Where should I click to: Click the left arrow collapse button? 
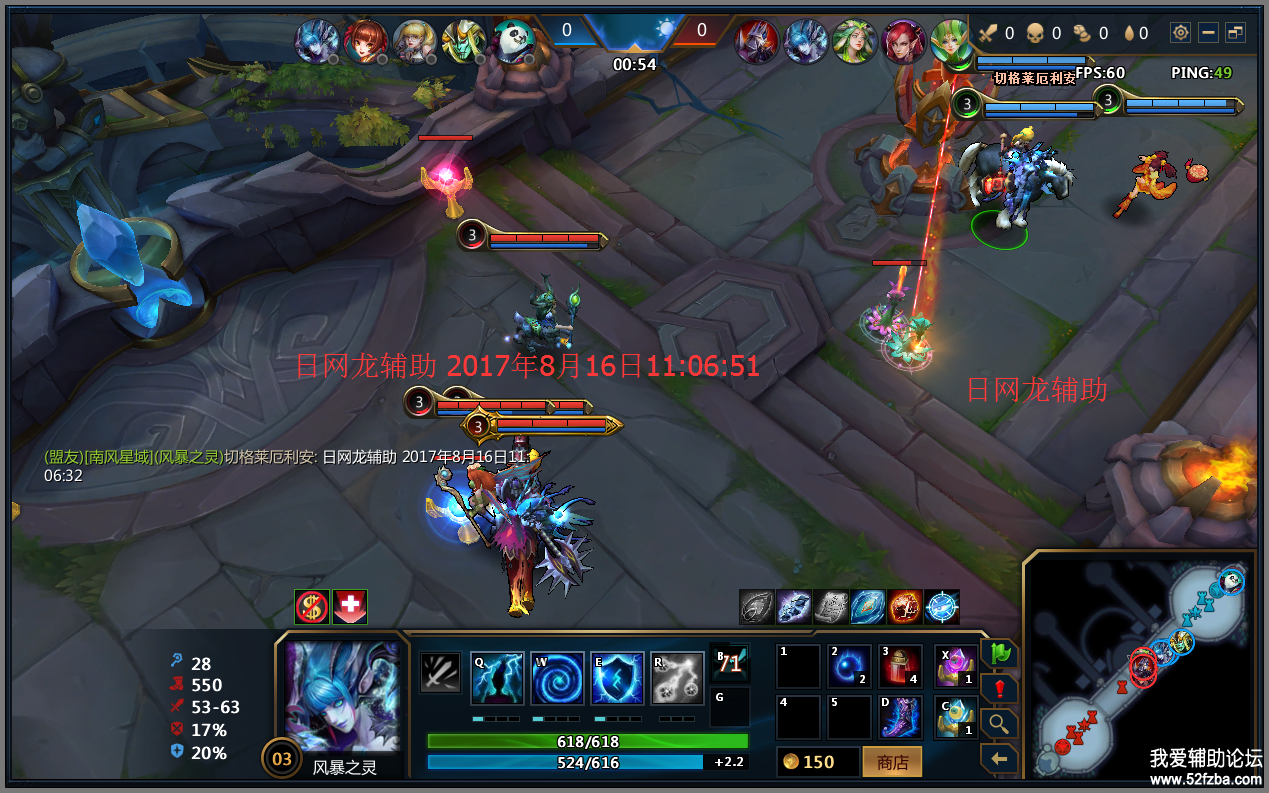[x=999, y=759]
